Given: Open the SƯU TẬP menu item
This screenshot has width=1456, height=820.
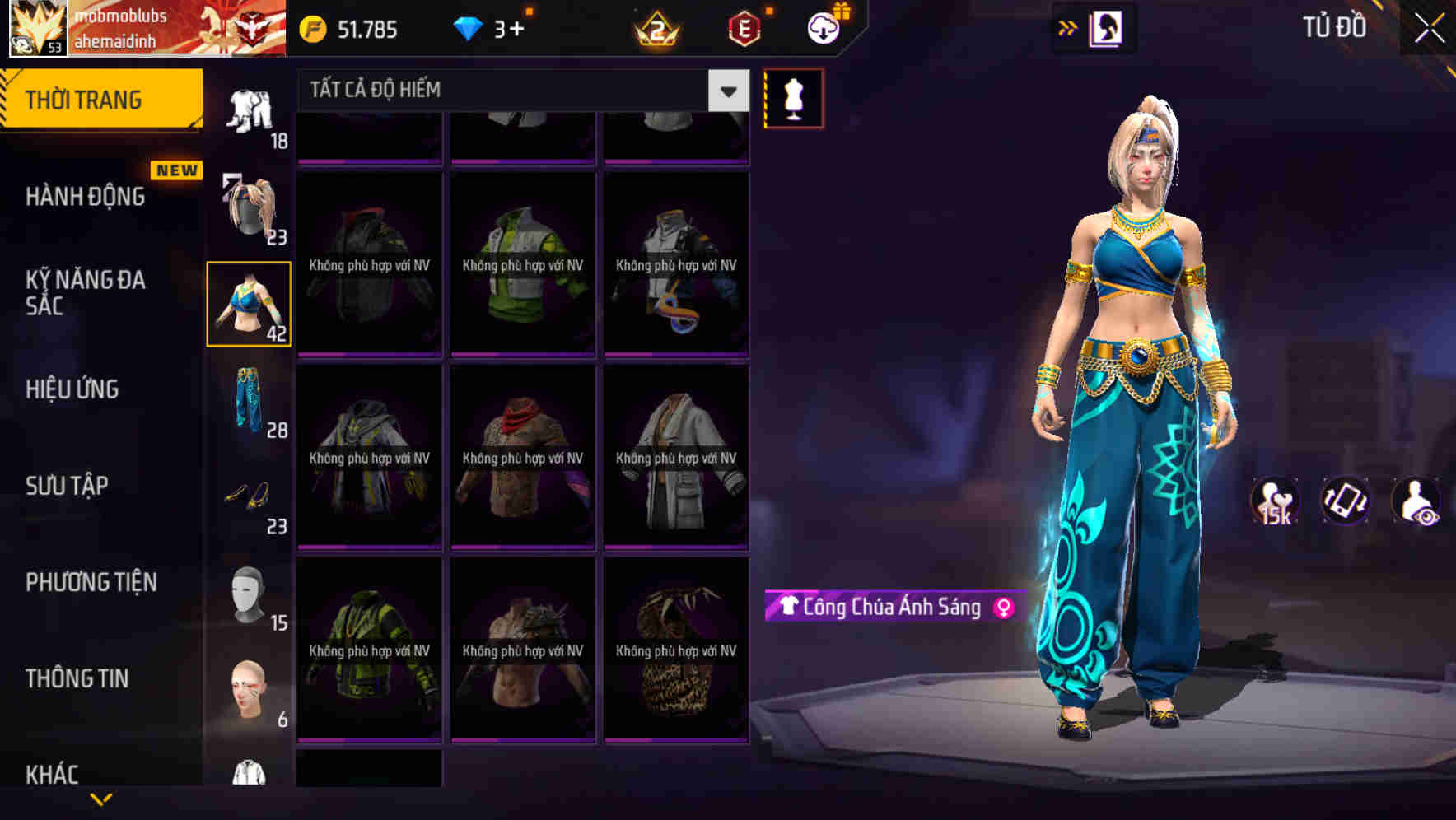Looking at the screenshot, I should 70,486.
